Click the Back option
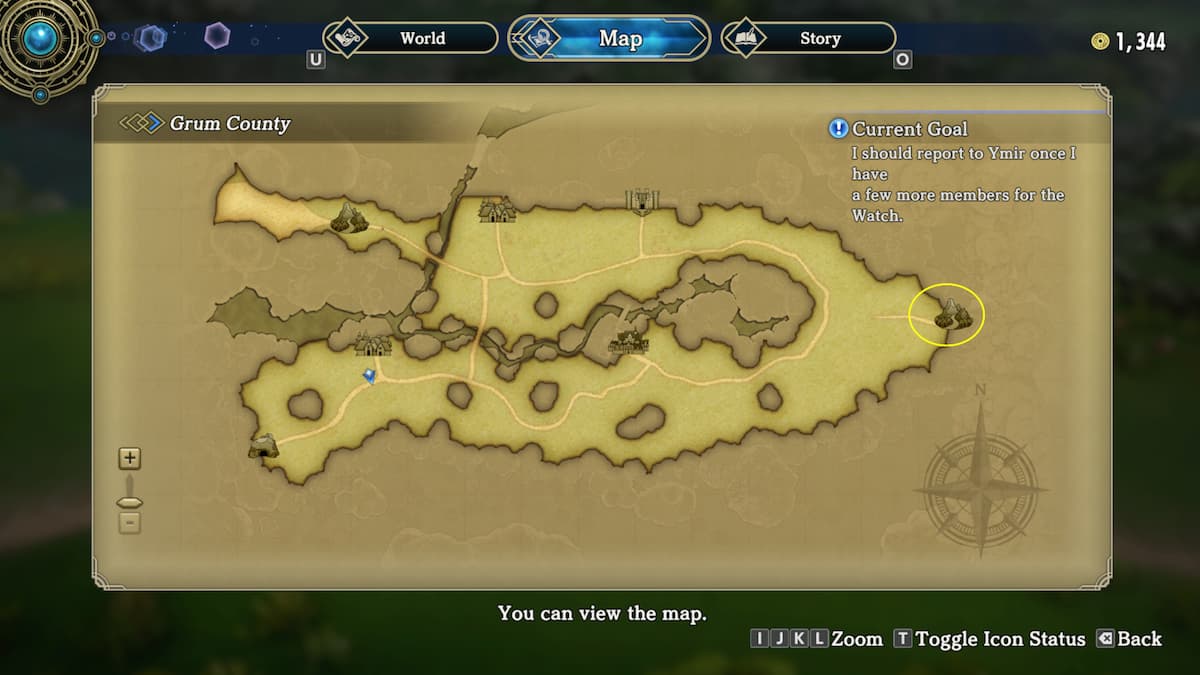Screen dimensions: 1200x675 [1129, 639]
